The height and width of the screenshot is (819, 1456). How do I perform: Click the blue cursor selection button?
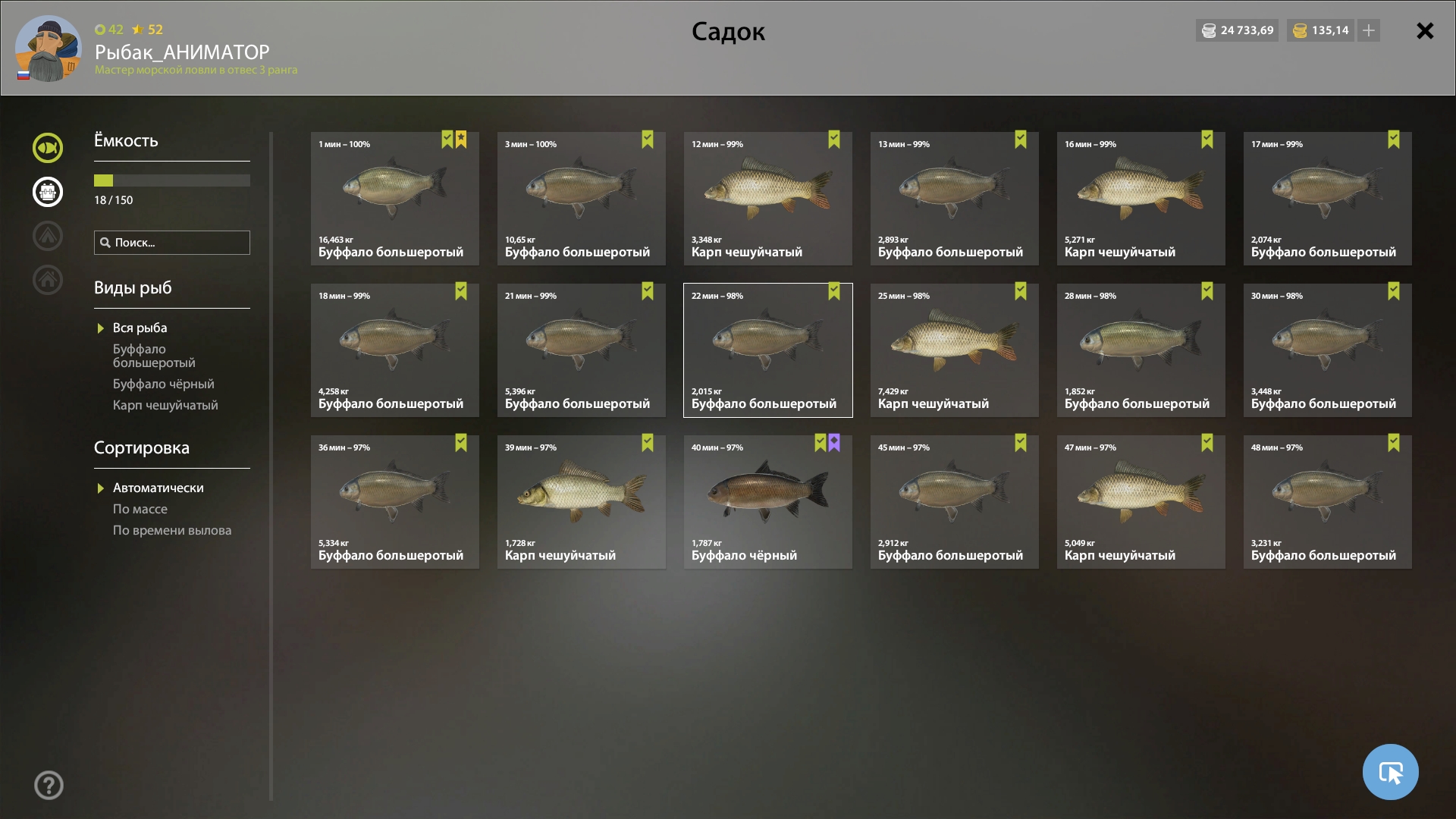pos(1390,772)
